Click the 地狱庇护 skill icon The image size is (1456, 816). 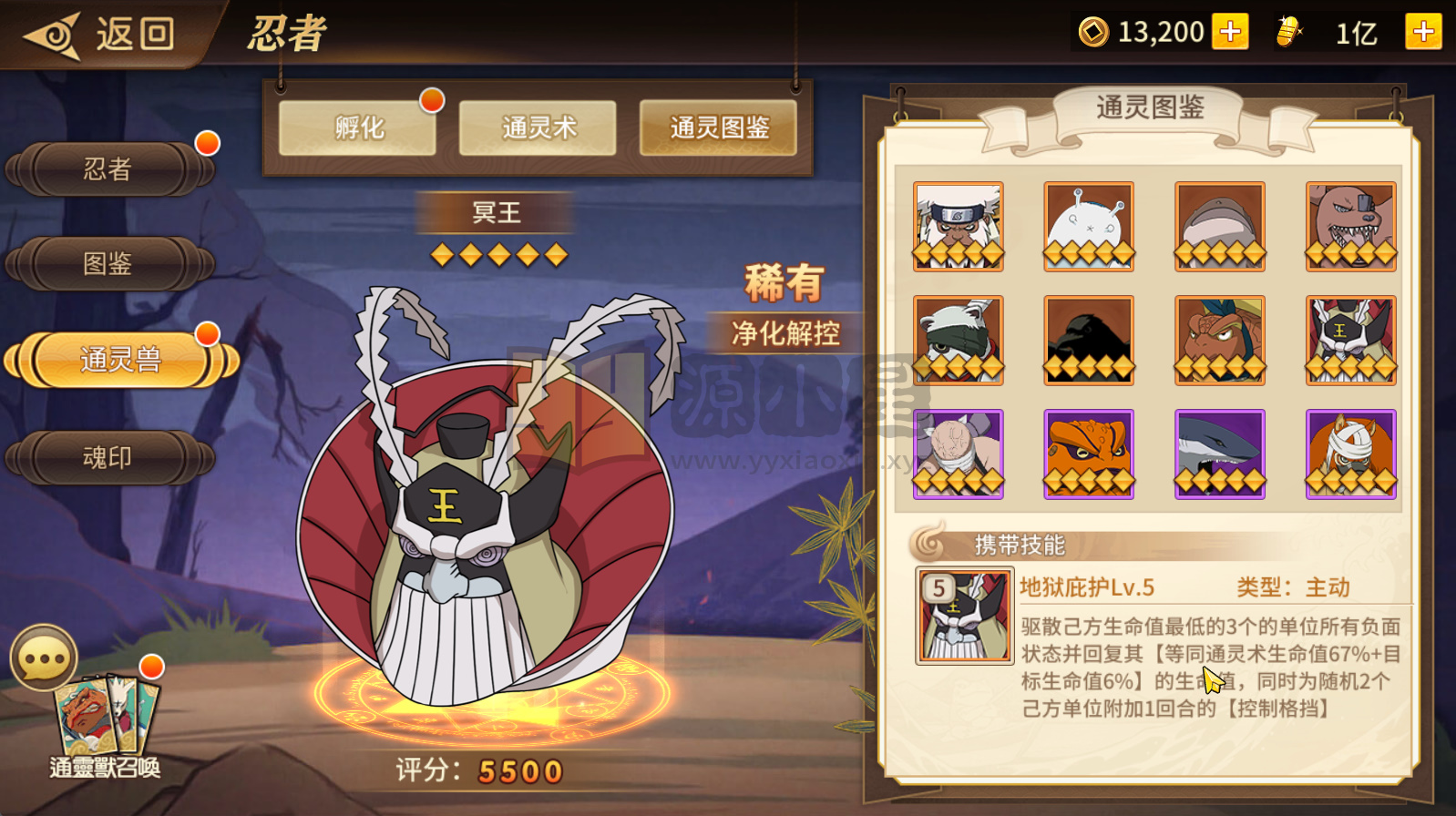pos(964,616)
